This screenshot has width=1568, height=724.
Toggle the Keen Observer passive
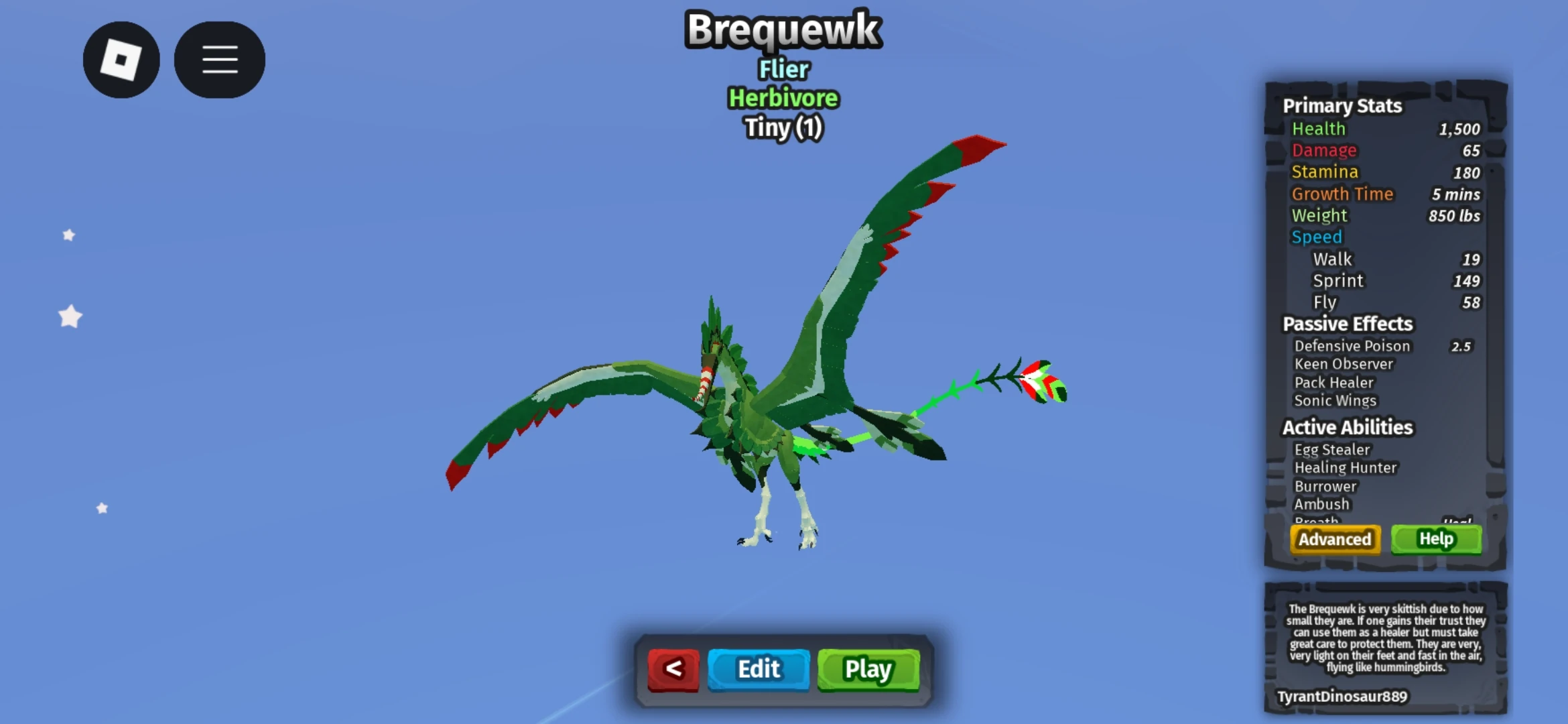(1344, 364)
